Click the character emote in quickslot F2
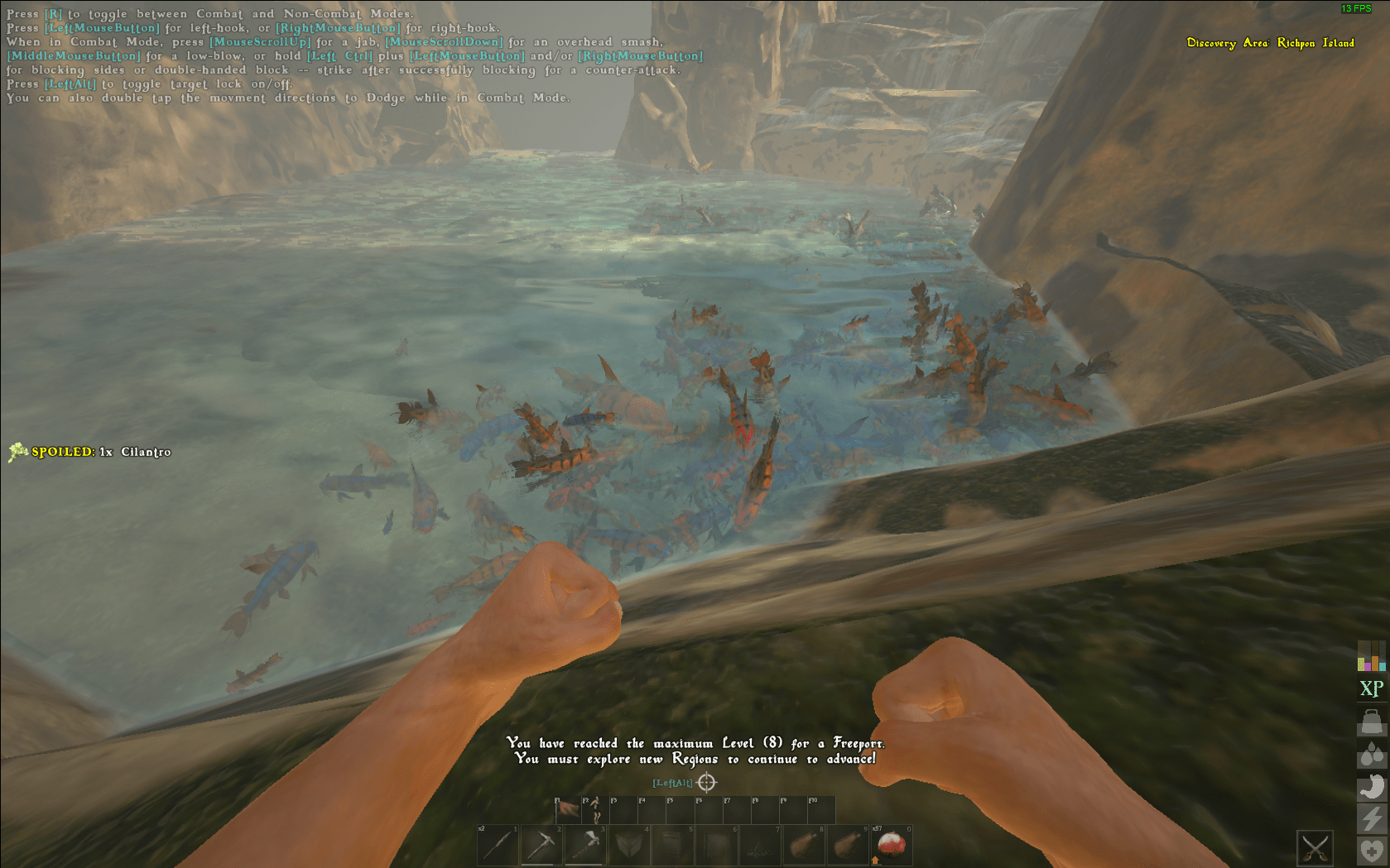Image resolution: width=1390 pixels, height=868 pixels. pos(594,811)
